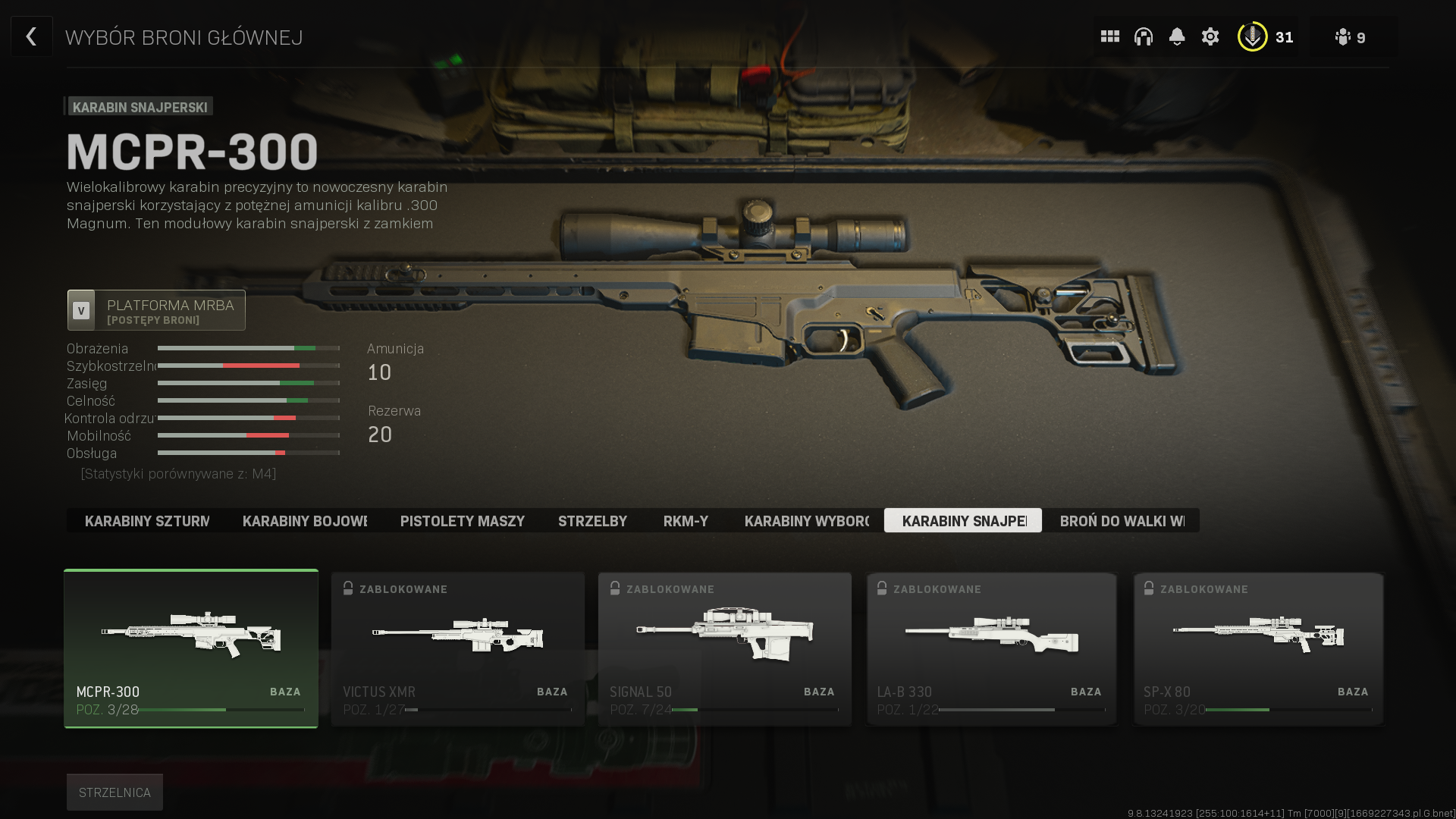Choose the locked LA-B 330 card
Viewport: 1456px width, 819px height.
[x=992, y=648]
